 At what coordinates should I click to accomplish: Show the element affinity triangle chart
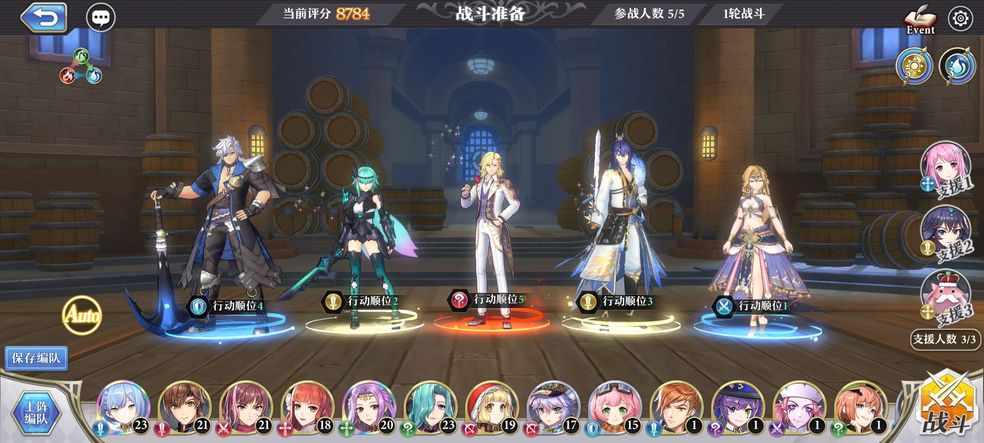tap(80, 67)
